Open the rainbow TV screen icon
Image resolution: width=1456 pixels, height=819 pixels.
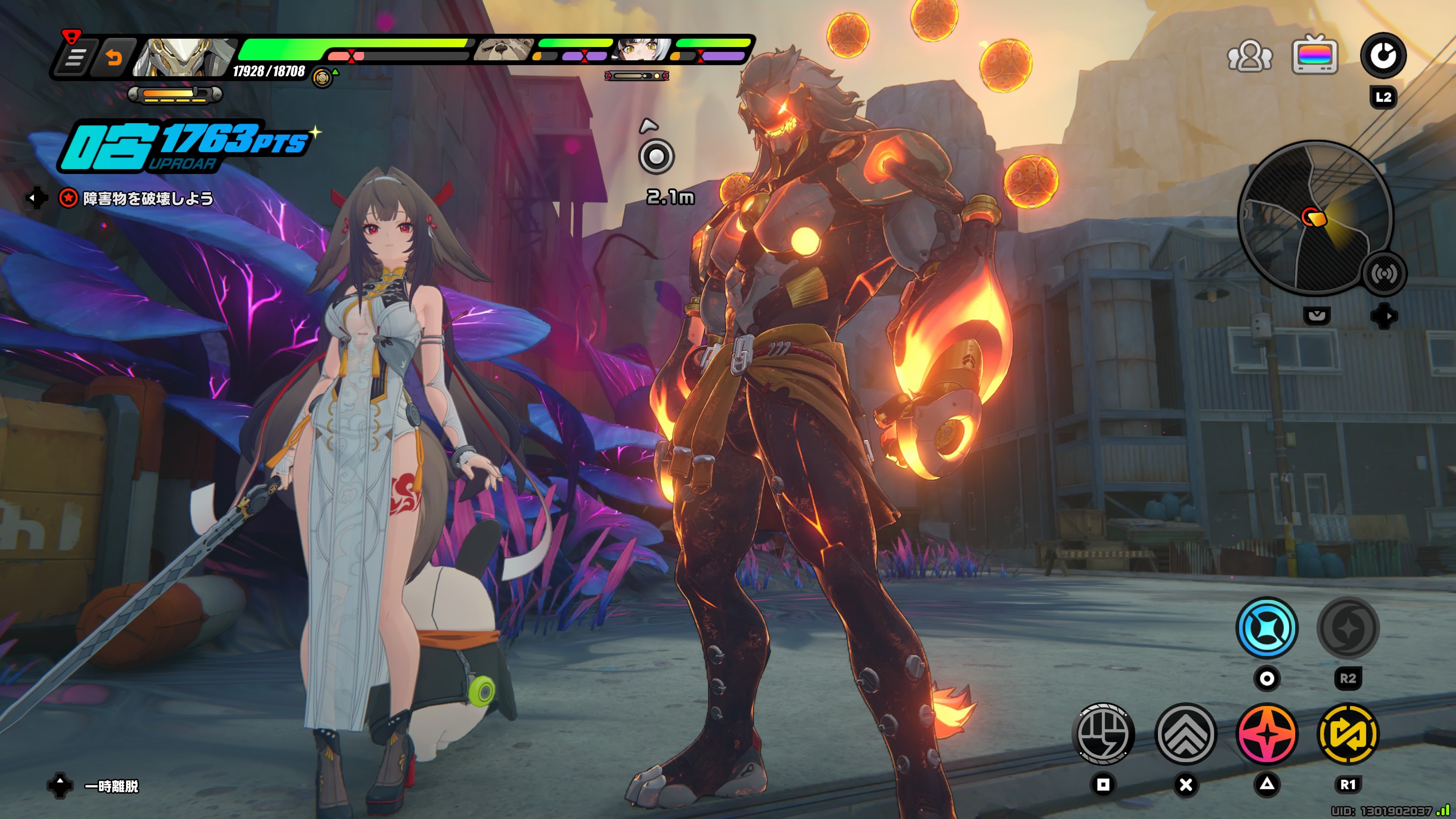pyautogui.click(x=1315, y=55)
